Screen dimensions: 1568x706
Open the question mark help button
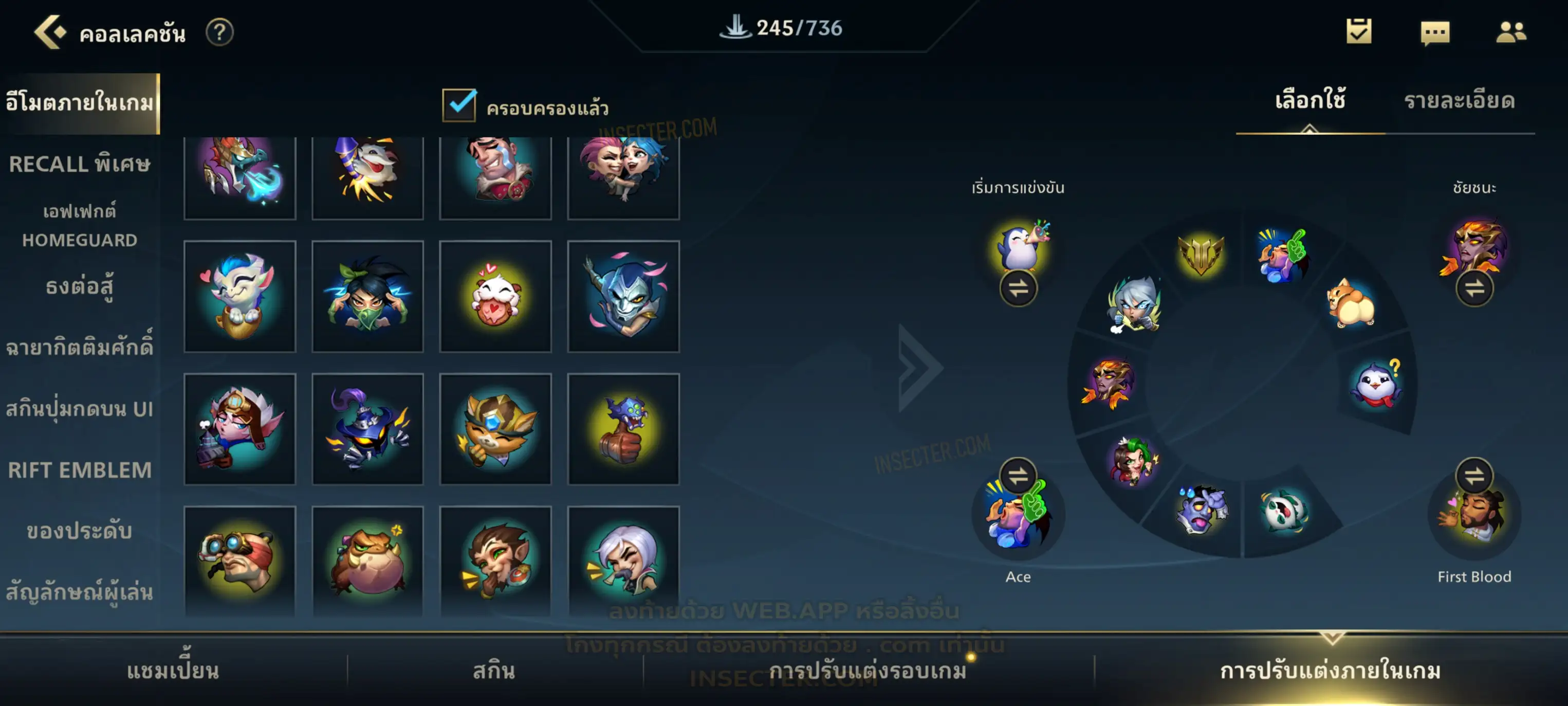pyautogui.click(x=219, y=32)
